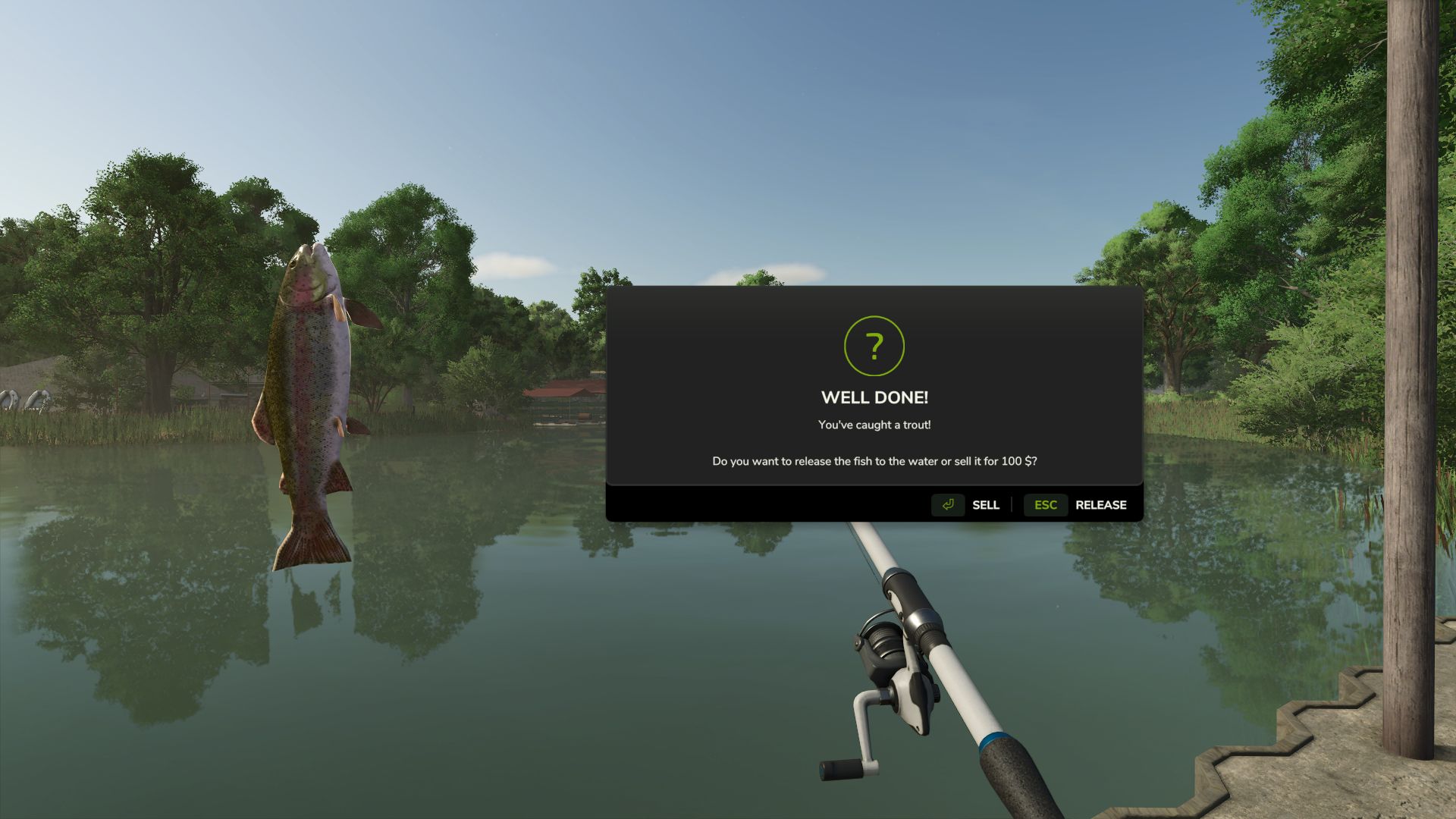Click the enter-key icon beside SELL
Viewport: 1456px width, 819px height.
tap(947, 505)
